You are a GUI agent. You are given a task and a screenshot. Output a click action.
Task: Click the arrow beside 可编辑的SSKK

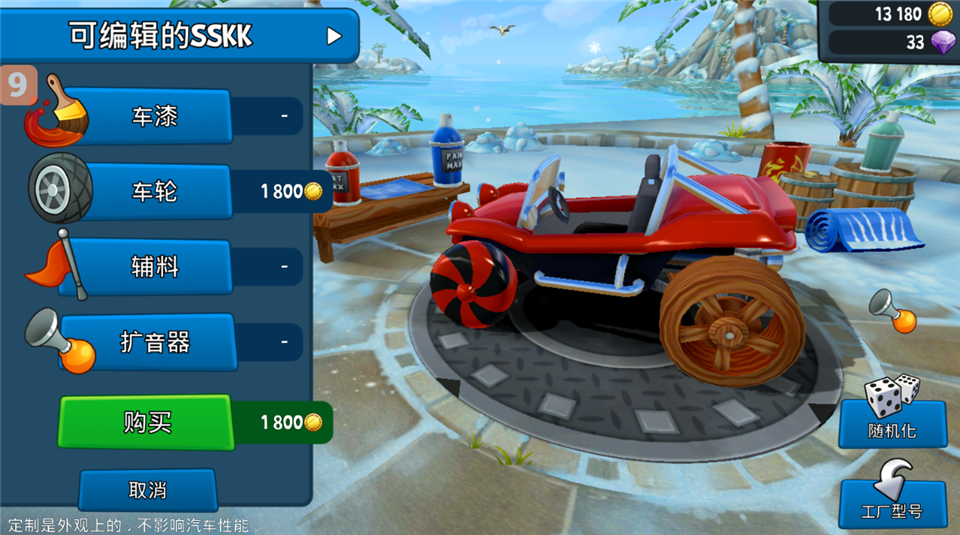pyautogui.click(x=334, y=37)
